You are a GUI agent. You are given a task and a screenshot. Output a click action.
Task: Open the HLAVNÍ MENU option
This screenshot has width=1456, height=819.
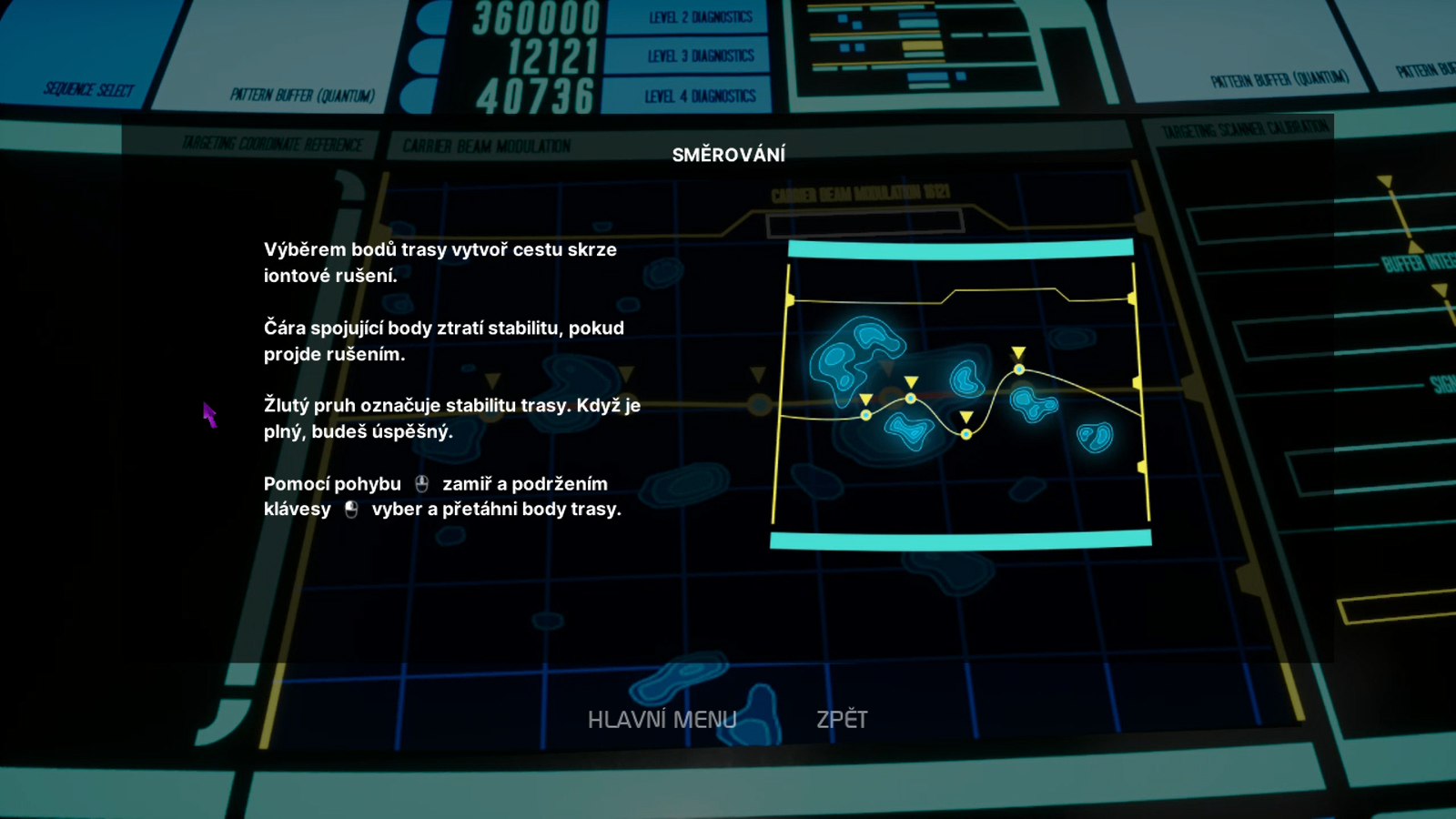(662, 720)
